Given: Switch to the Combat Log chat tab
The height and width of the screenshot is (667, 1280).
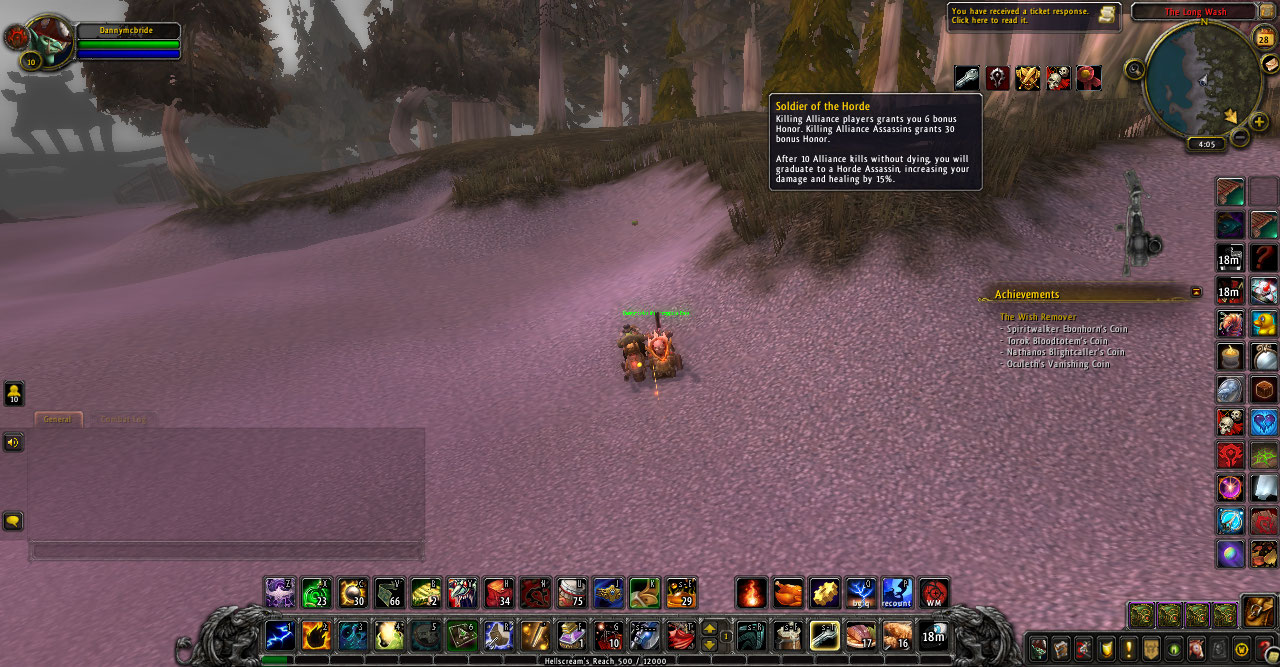Looking at the screenshot, I should [x=122, y=419].
